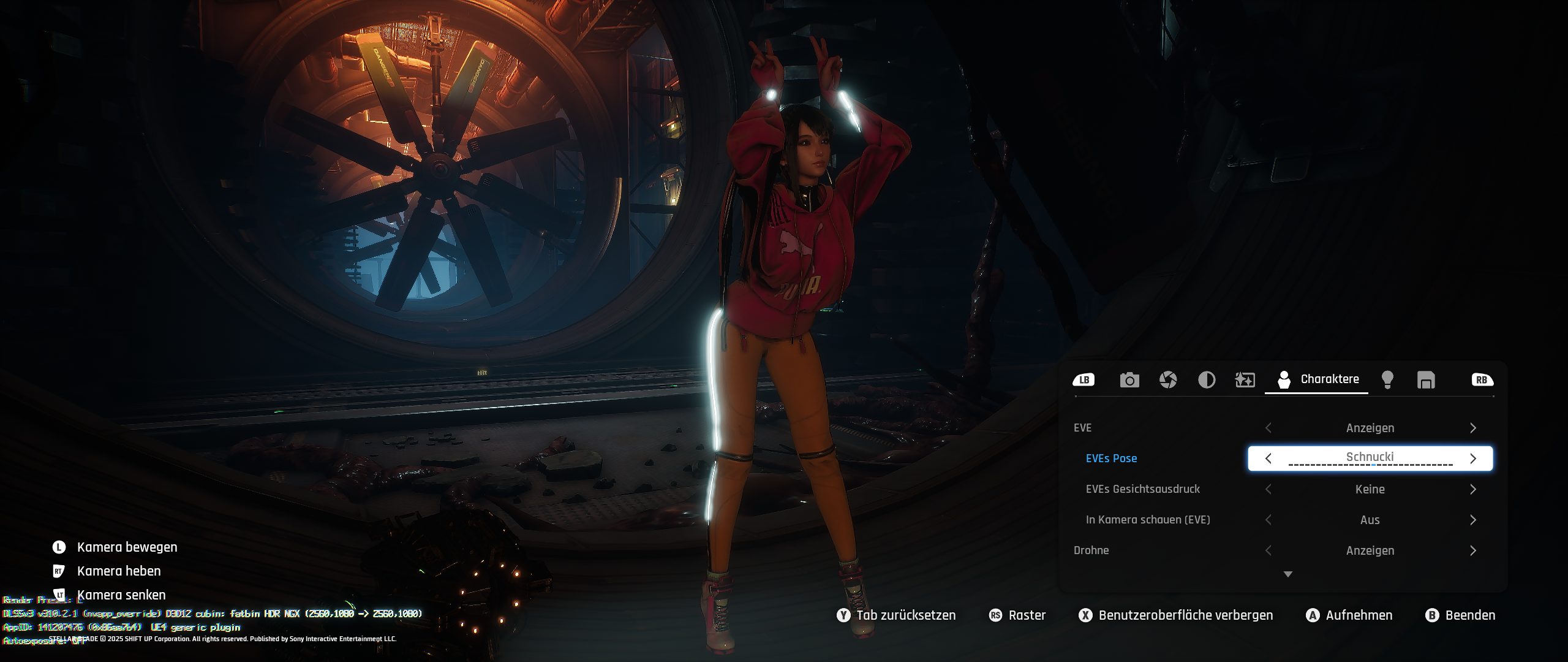Click the right arrow for EVE Anzeigen
Viewport: 1568px width, 662px height.
[x=1473, y=428]
